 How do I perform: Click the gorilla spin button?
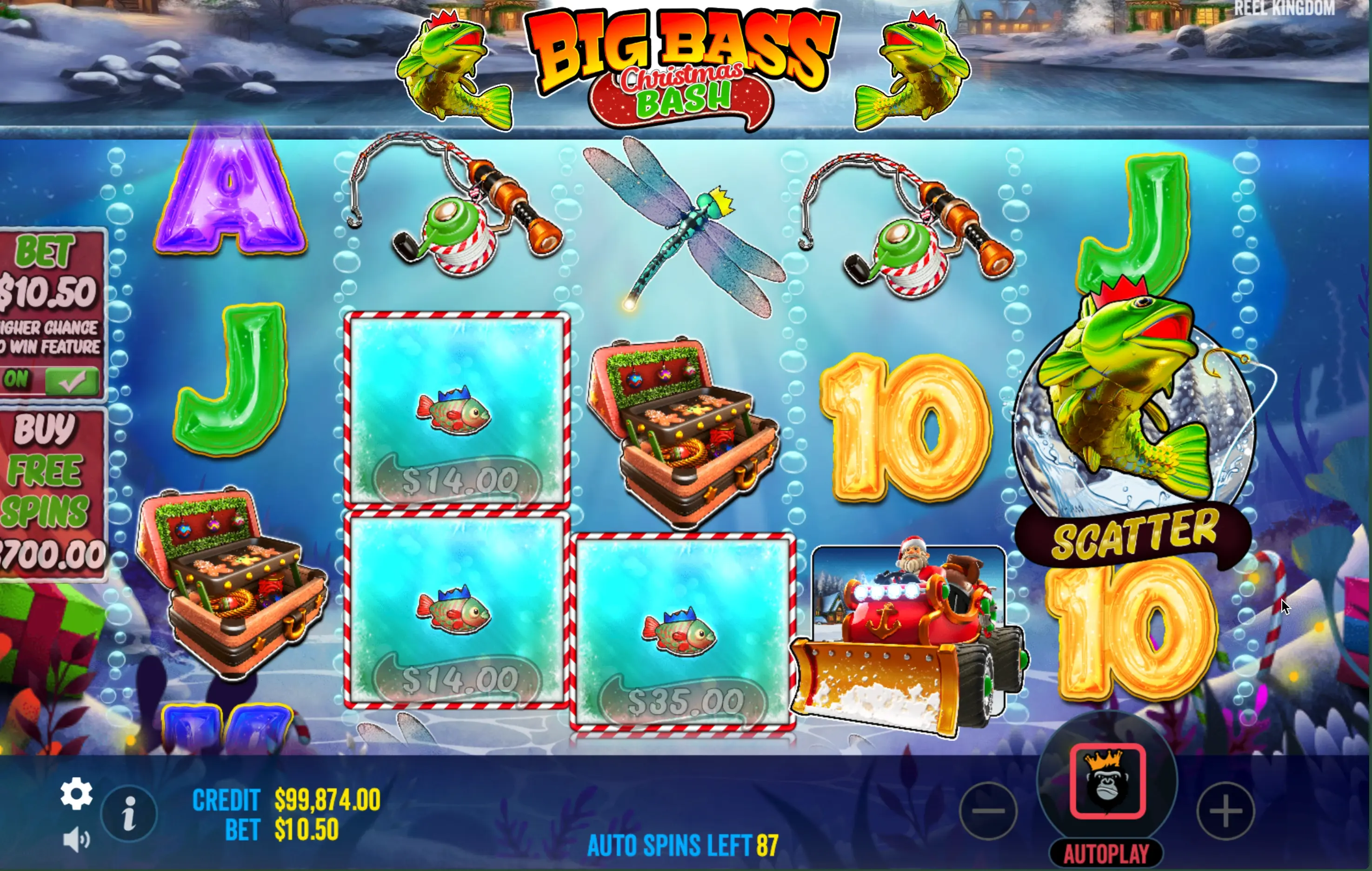tap(1107, 782)
